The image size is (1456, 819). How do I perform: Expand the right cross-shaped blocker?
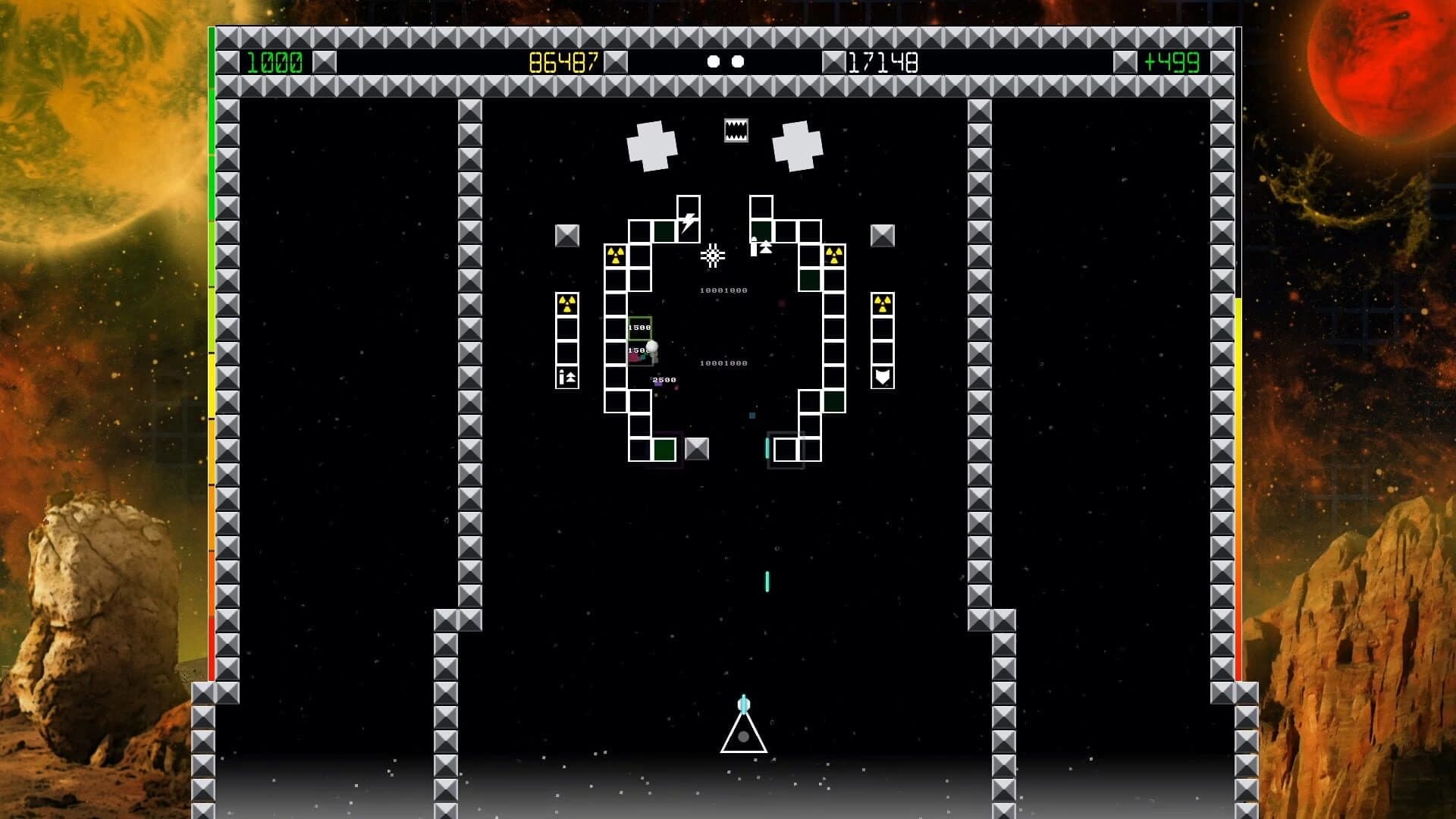[x=796, y=144]
